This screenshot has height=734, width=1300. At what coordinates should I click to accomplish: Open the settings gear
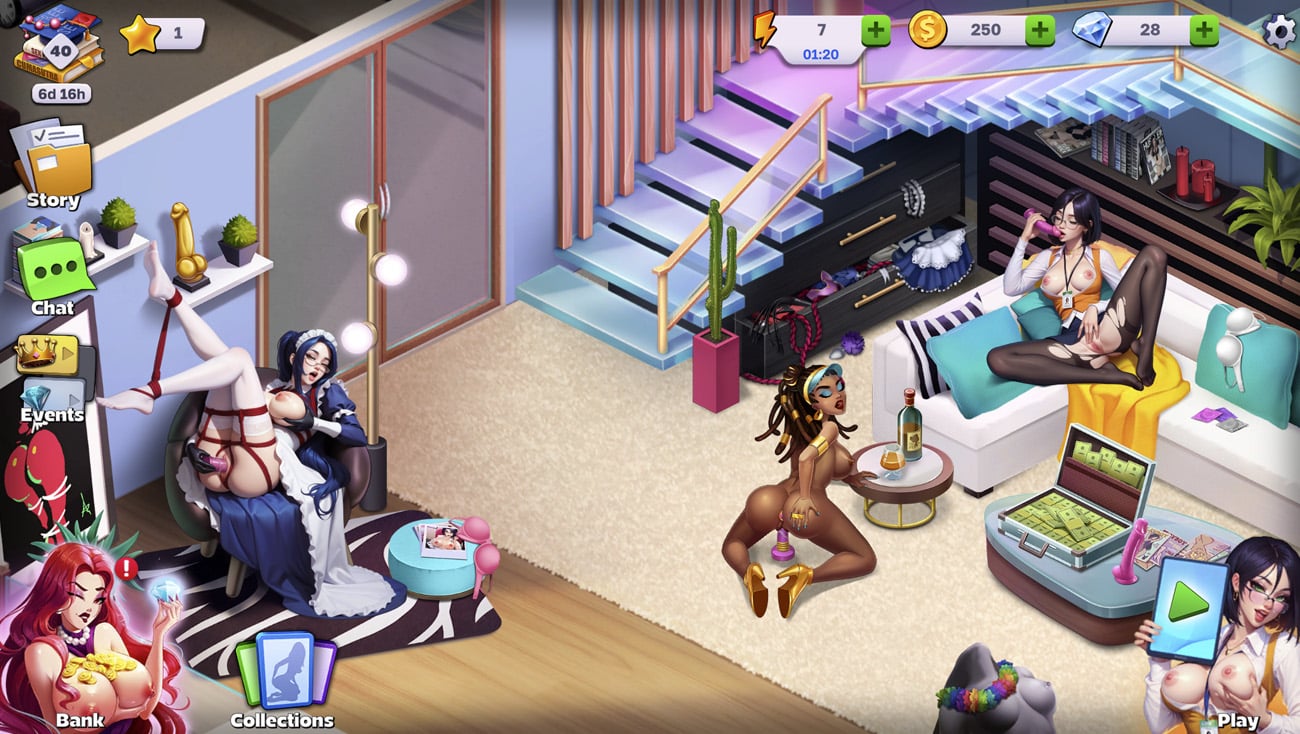1279,31
